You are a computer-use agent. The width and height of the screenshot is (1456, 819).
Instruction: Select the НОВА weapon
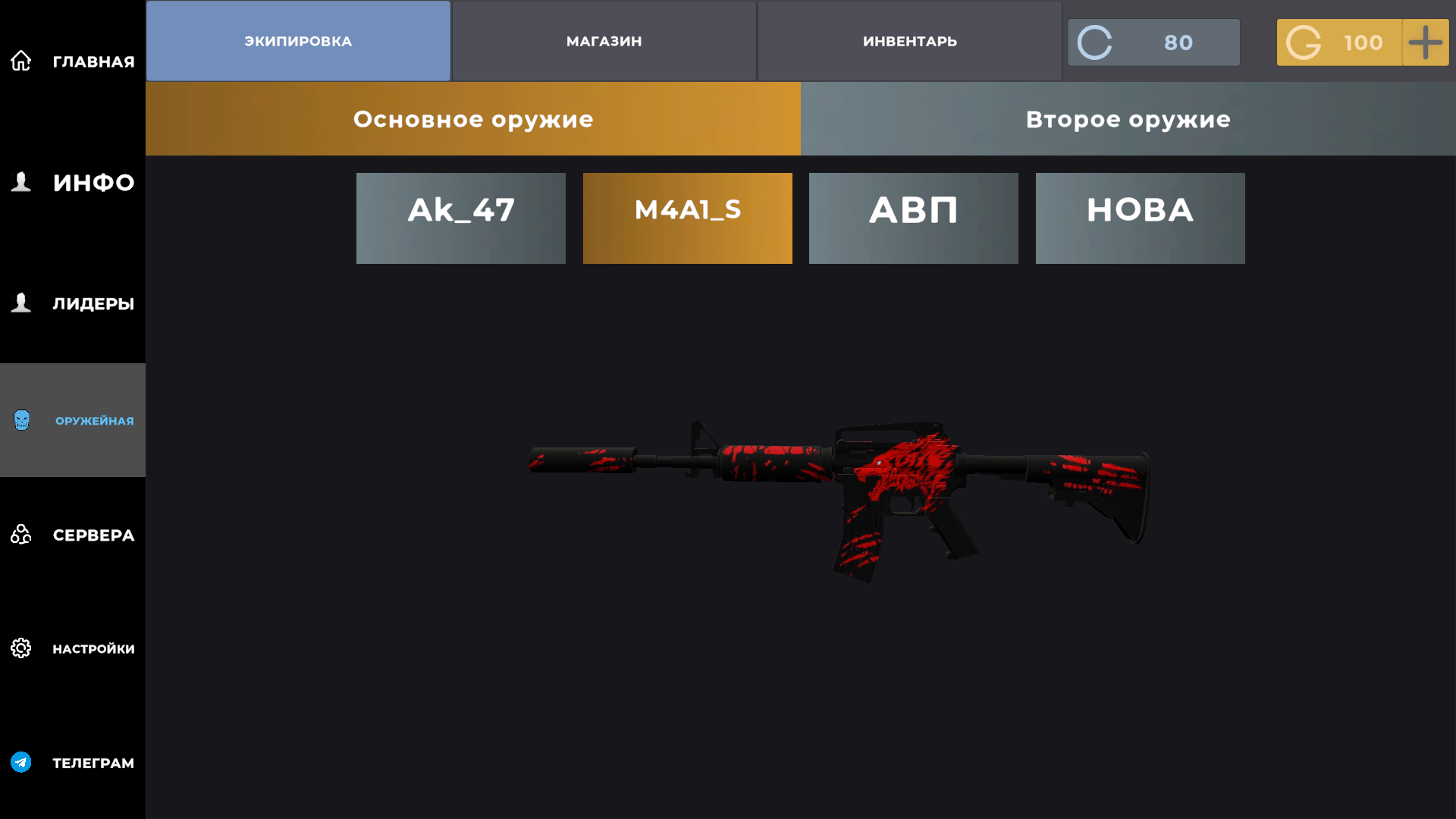1140,218
